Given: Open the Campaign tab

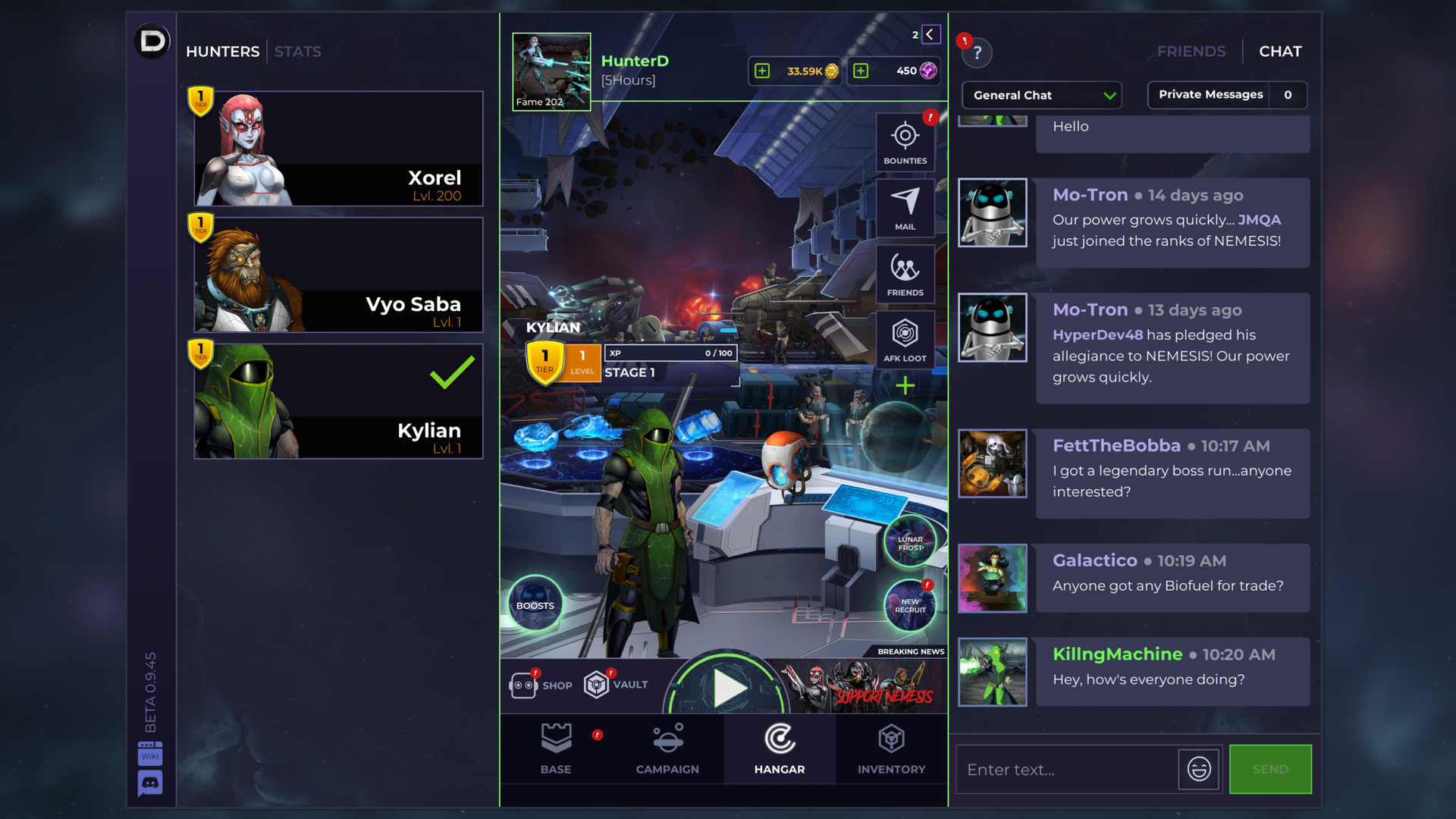Looking at the screenshot, I should click(x=667, y=749).
